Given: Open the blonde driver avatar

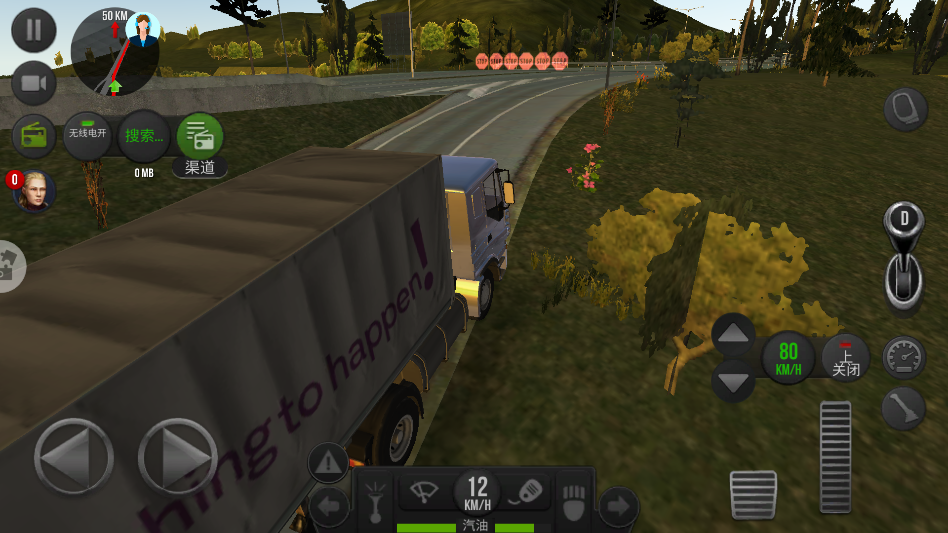Looking at the screenshot, I should coord(36,190).
